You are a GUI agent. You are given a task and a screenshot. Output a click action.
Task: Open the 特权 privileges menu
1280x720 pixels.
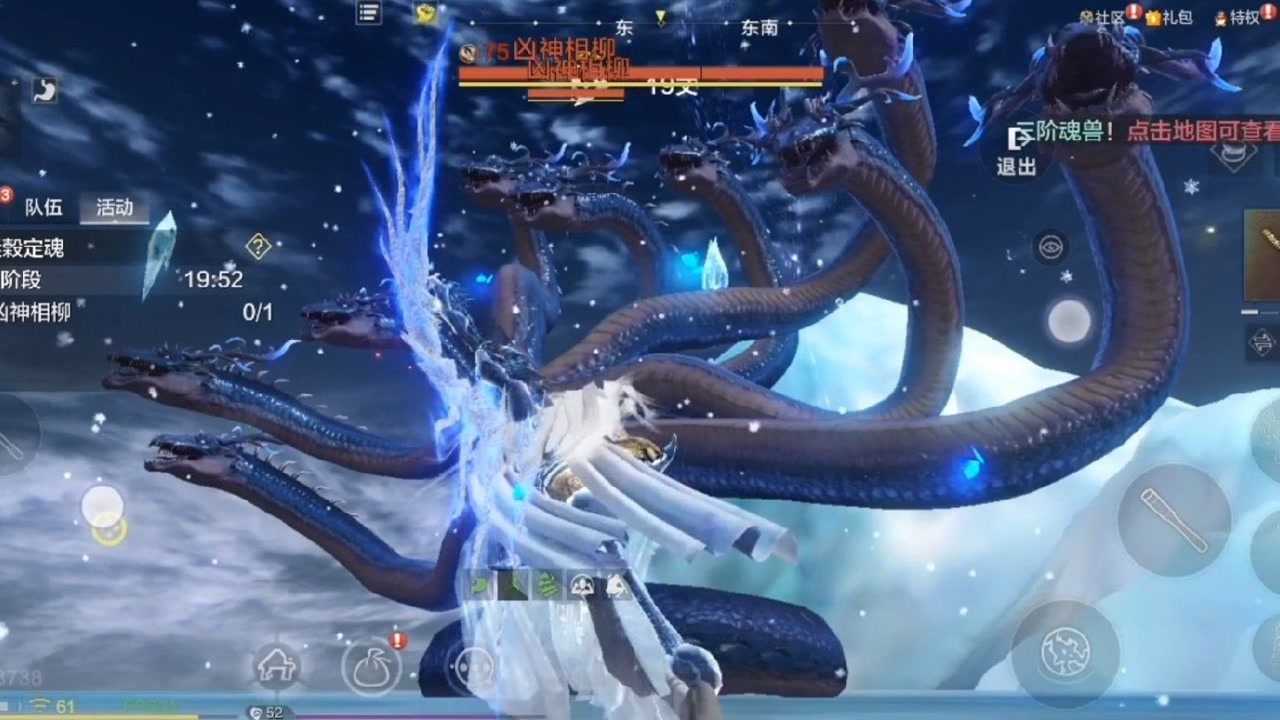[x=1238, y=17]
